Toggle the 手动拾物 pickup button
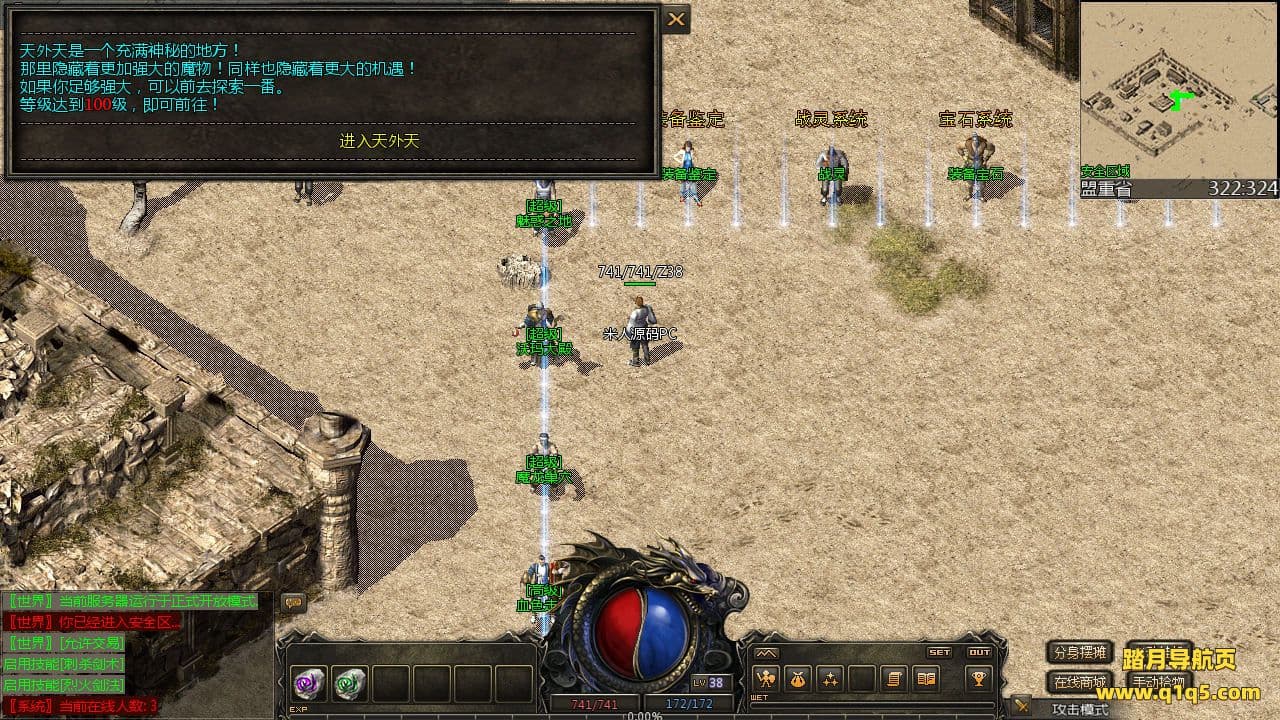The width and height of the screenshot is (1280, 720). click(1159, 683)
